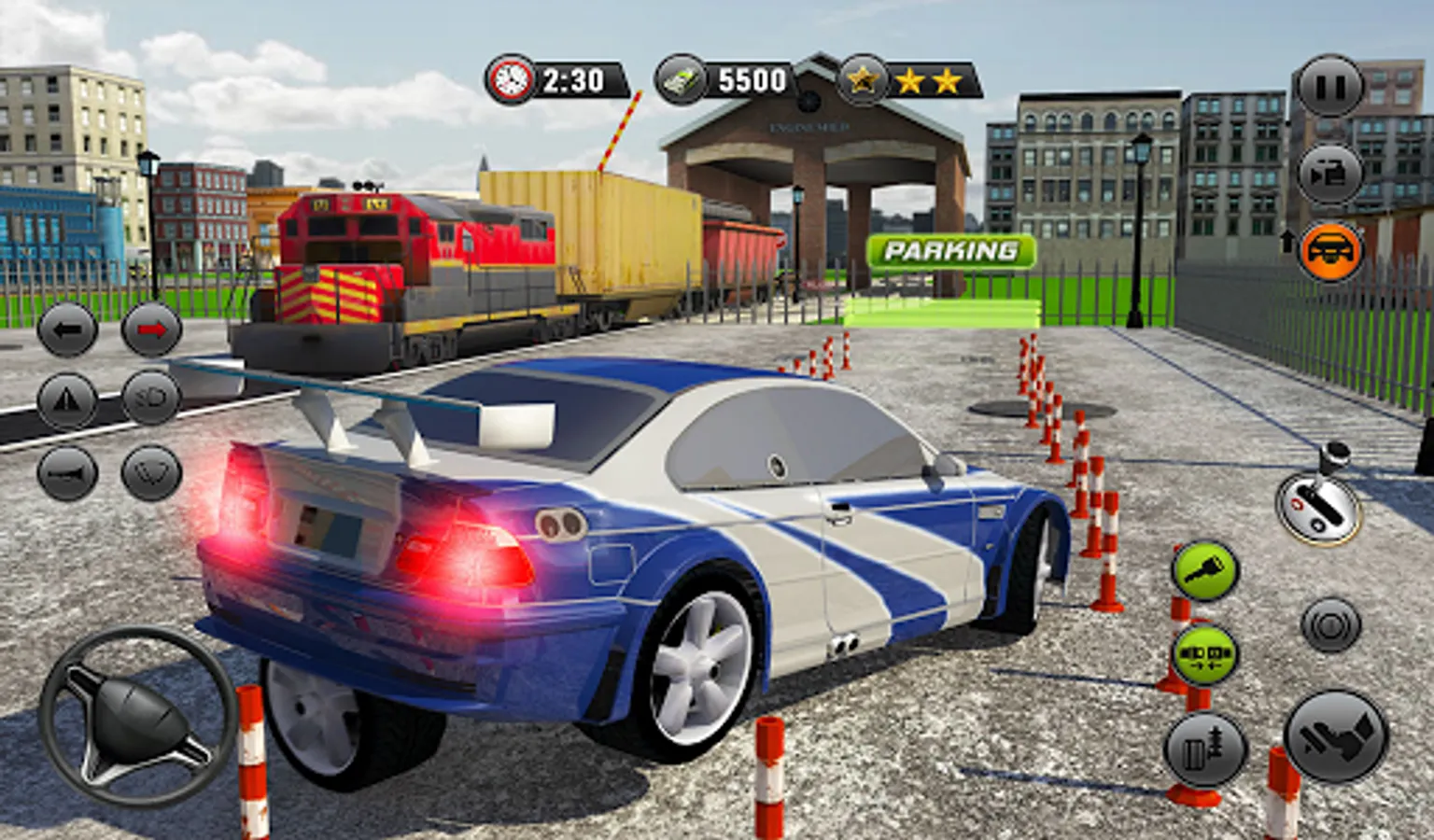The height and width of the screenshot is (840, 1434).
Task: Tap the small round grey button
Action: click(1330, 624)
